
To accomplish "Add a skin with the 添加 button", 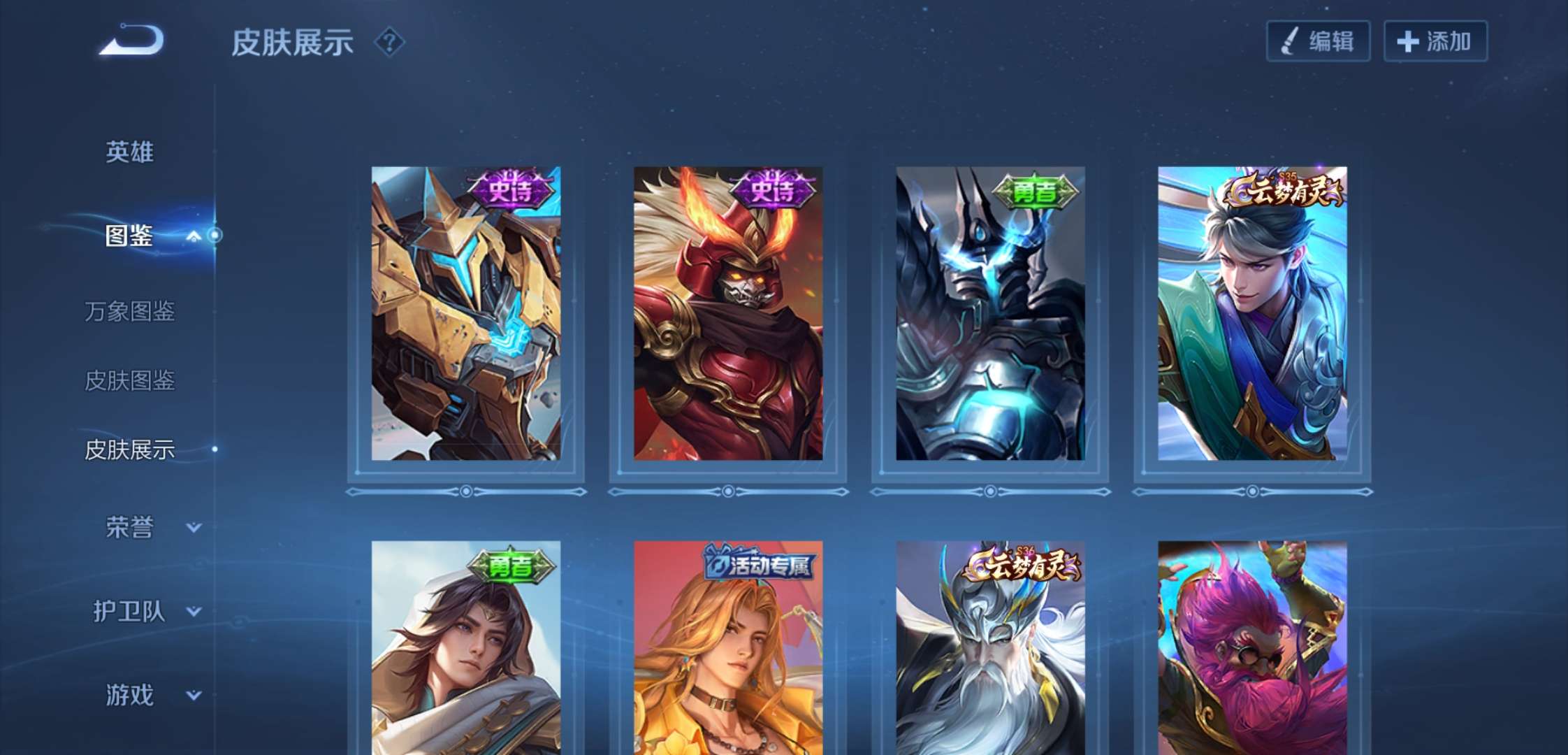I will tap(1435, 41).
